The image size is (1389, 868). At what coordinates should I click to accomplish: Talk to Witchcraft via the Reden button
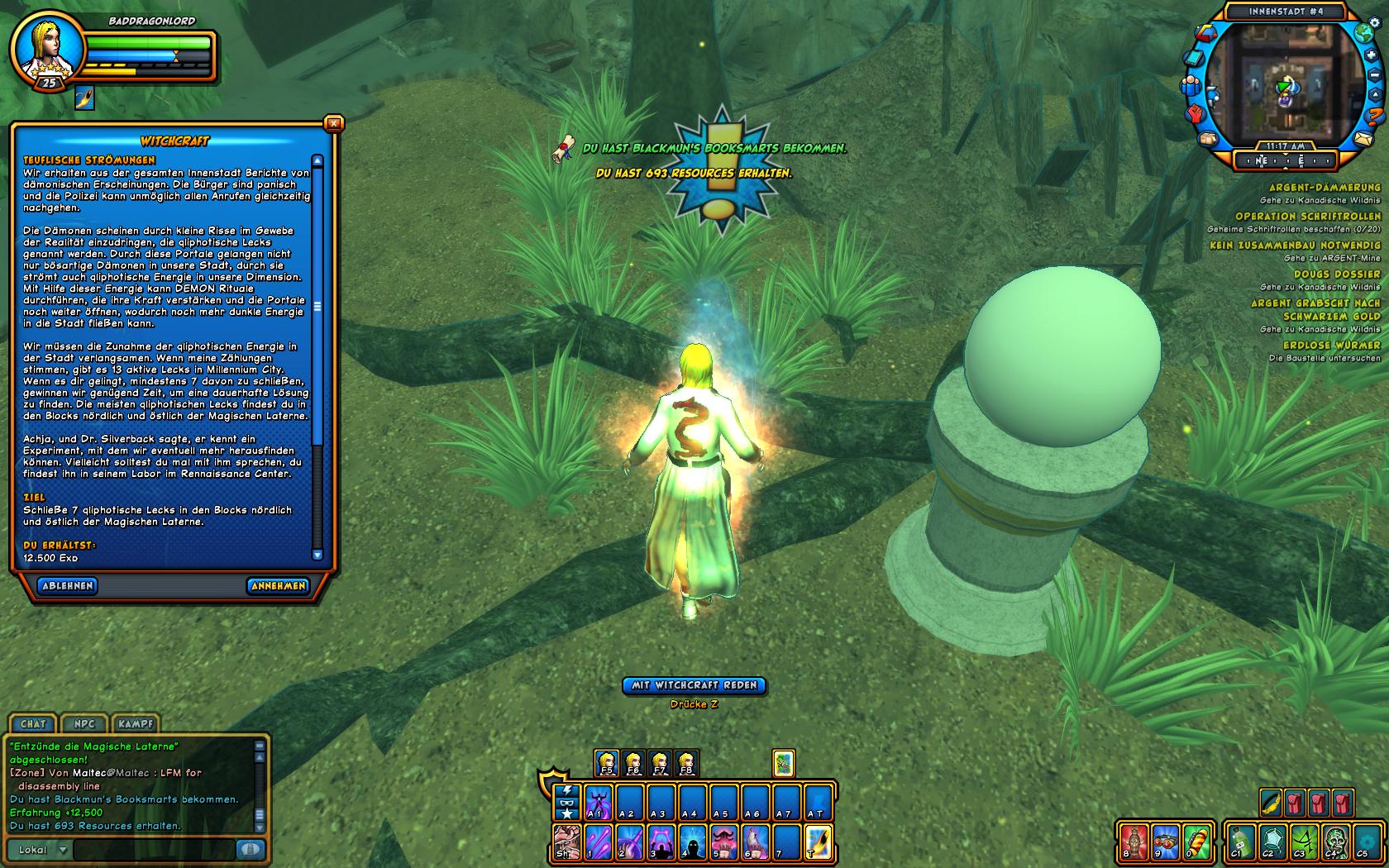coord(694,685)
